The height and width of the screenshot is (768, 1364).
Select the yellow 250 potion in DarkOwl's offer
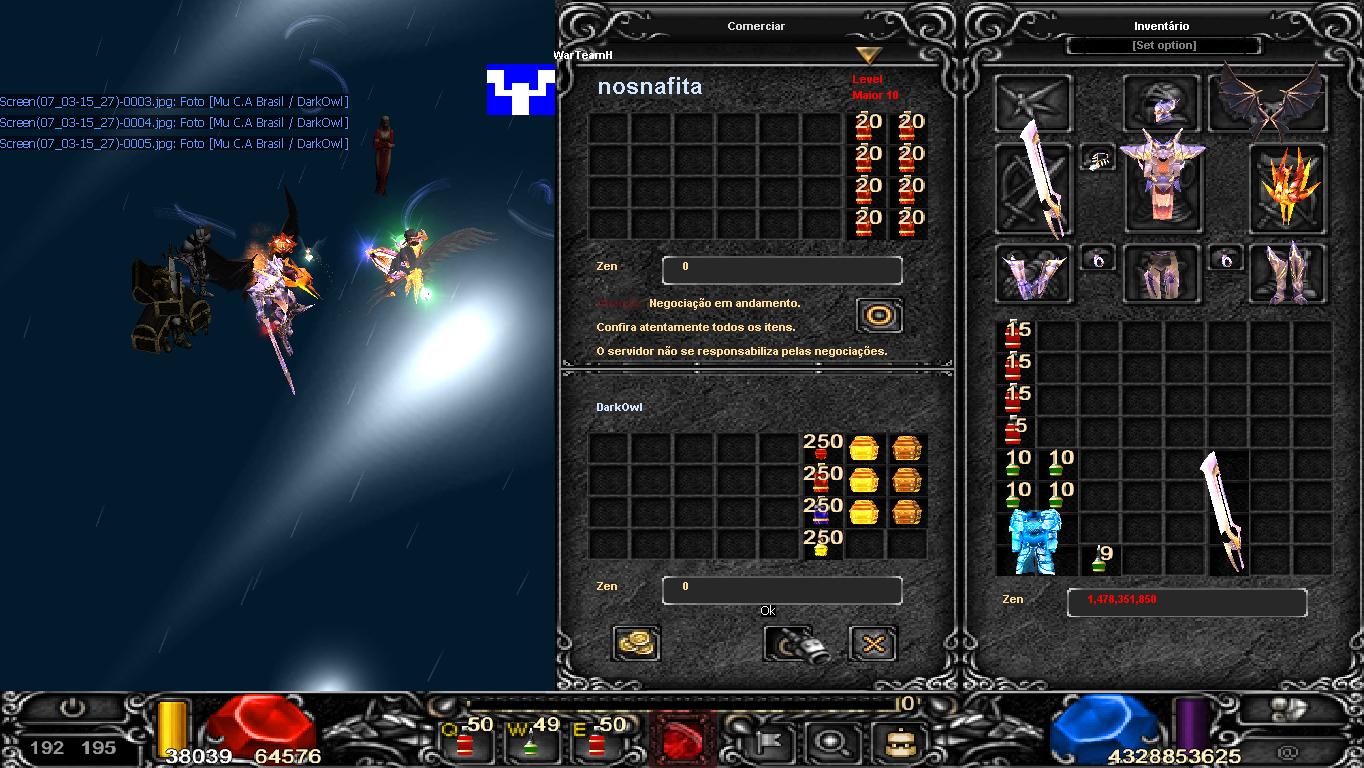click(x=821, y=544)
